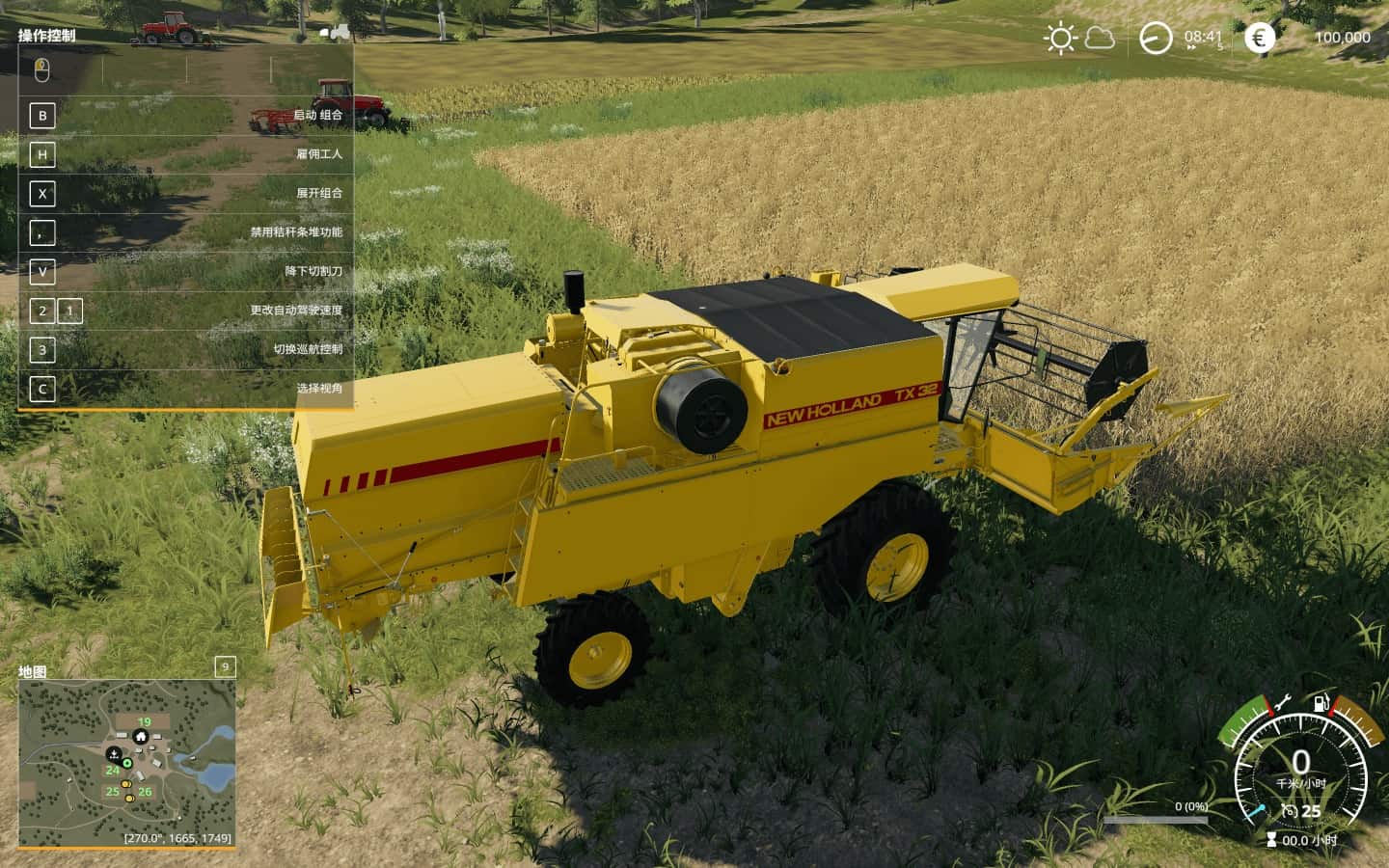Open finances via the euro icon
Image resolution: width=1389 pixels, height=868 pixels.
(x=1259, y=39)
